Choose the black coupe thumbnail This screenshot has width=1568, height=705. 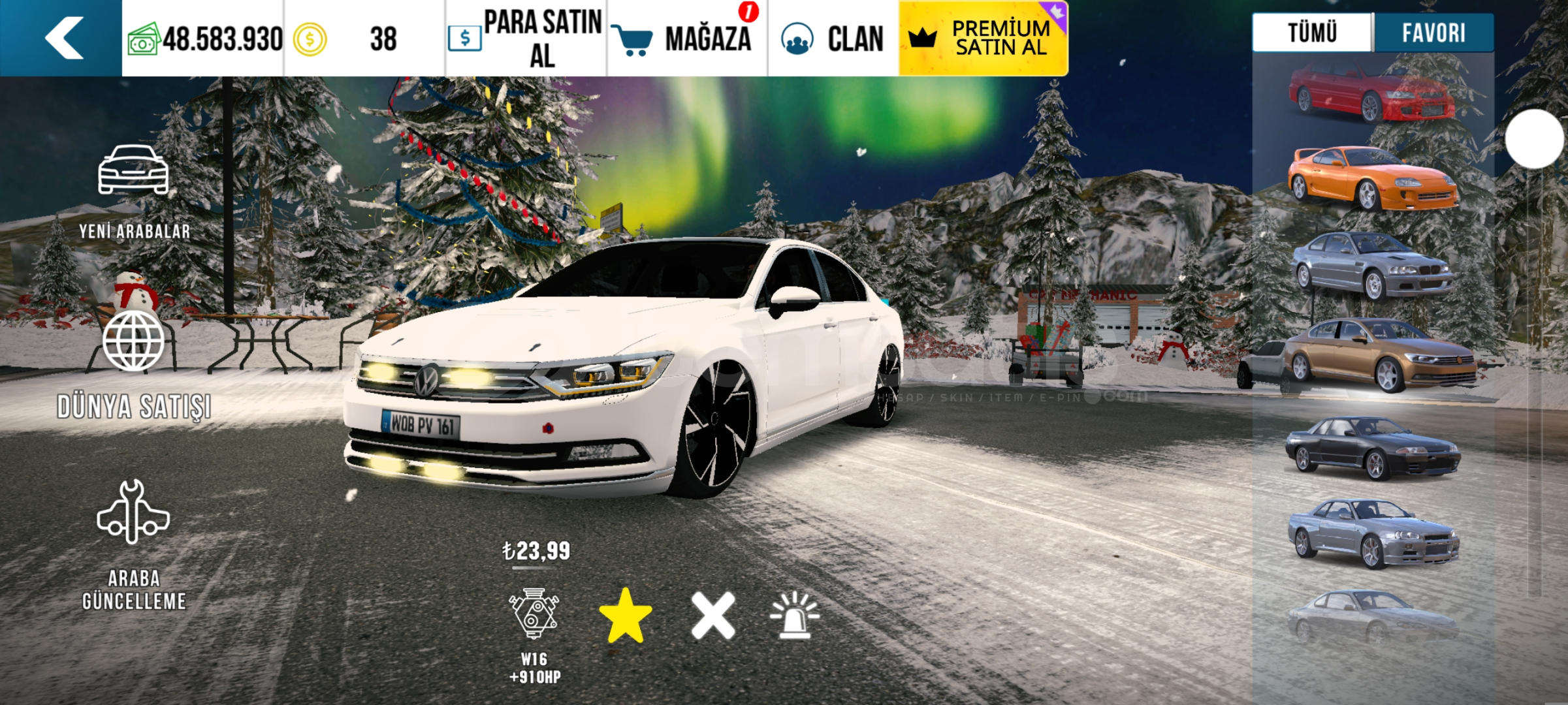point(1371,447)
